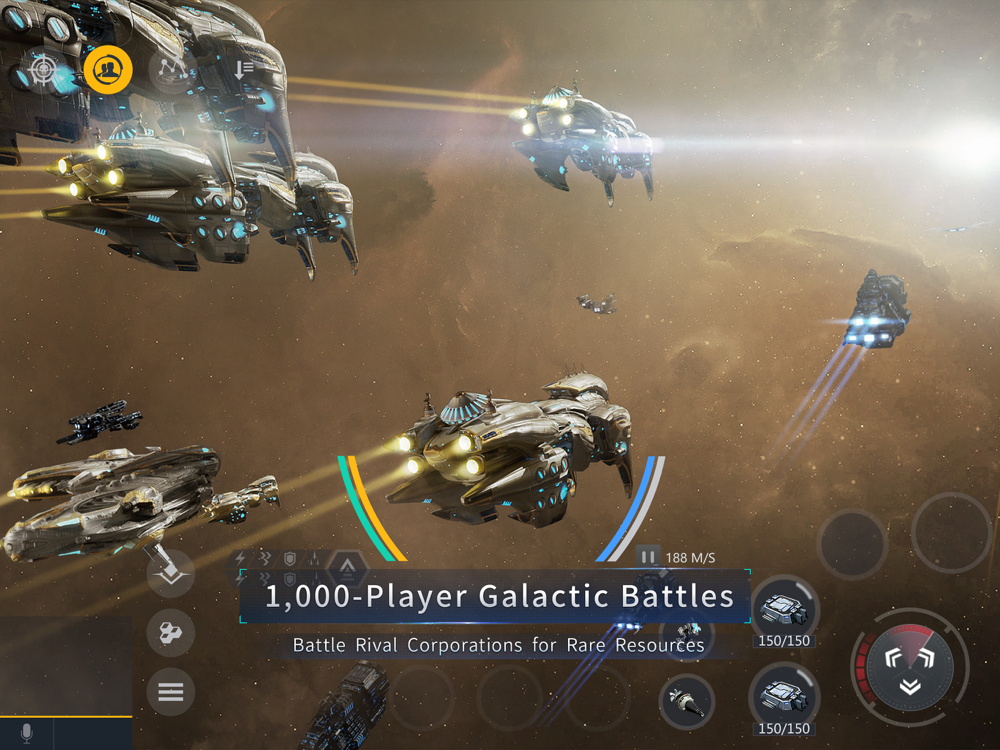Click the sort list arrow icon
Image resolution: width=1000 pixels, height=750 pixels.
point(243,69)
